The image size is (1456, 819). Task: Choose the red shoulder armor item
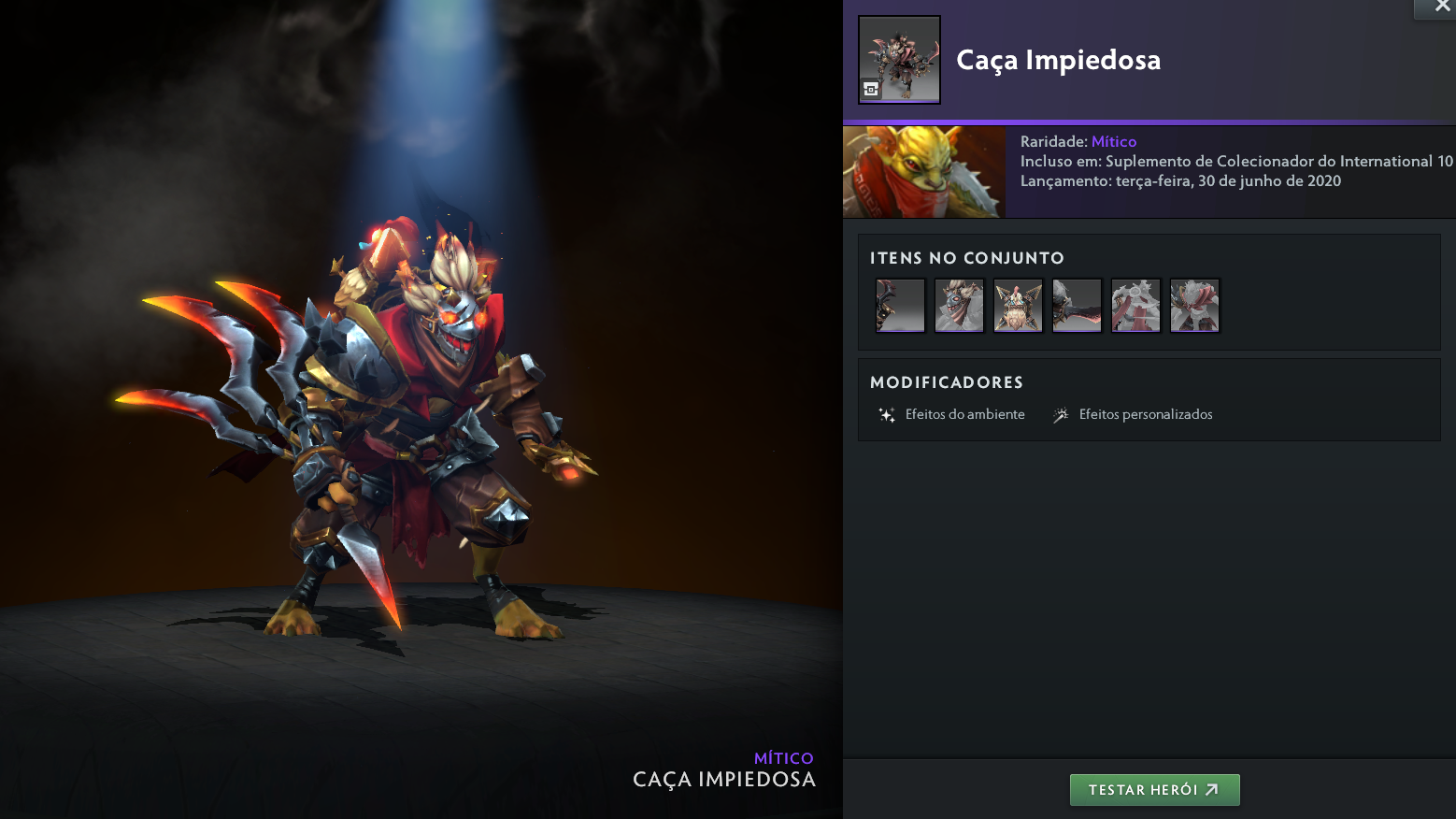pos(1194,306)
